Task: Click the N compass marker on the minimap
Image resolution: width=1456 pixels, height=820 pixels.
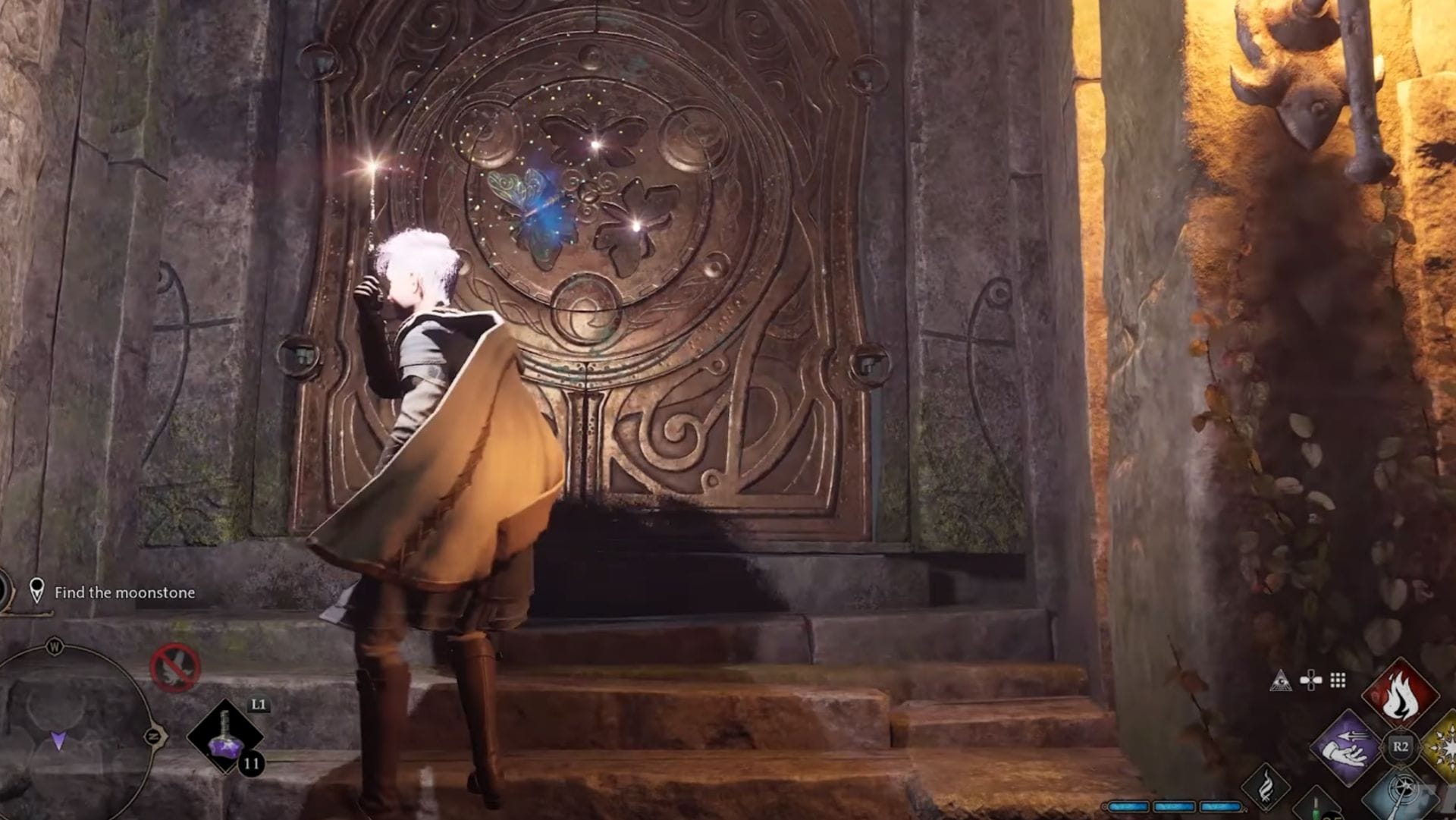Action: [x=155, y=736]
